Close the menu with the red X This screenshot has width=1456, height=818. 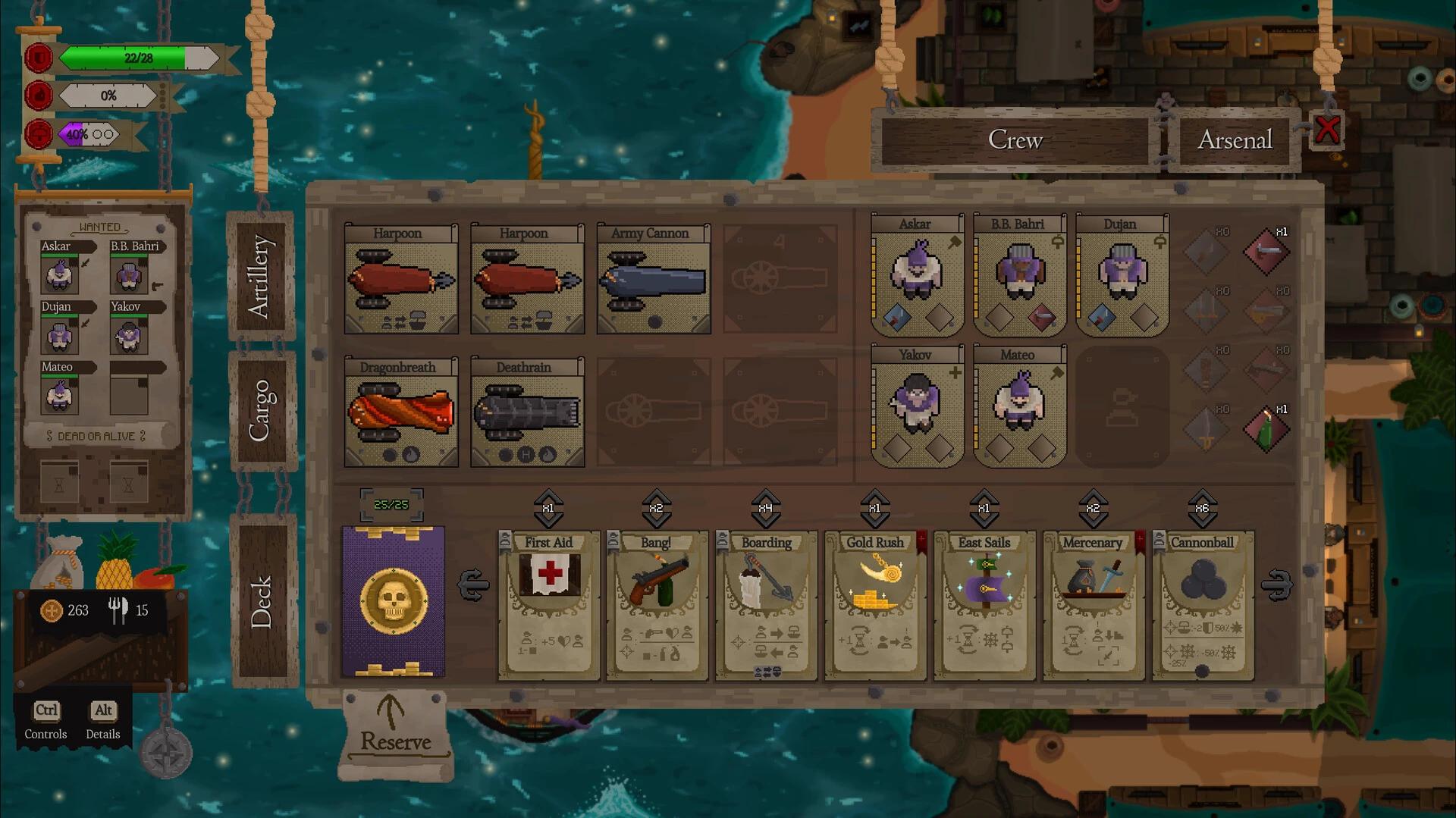point(1326,130)
